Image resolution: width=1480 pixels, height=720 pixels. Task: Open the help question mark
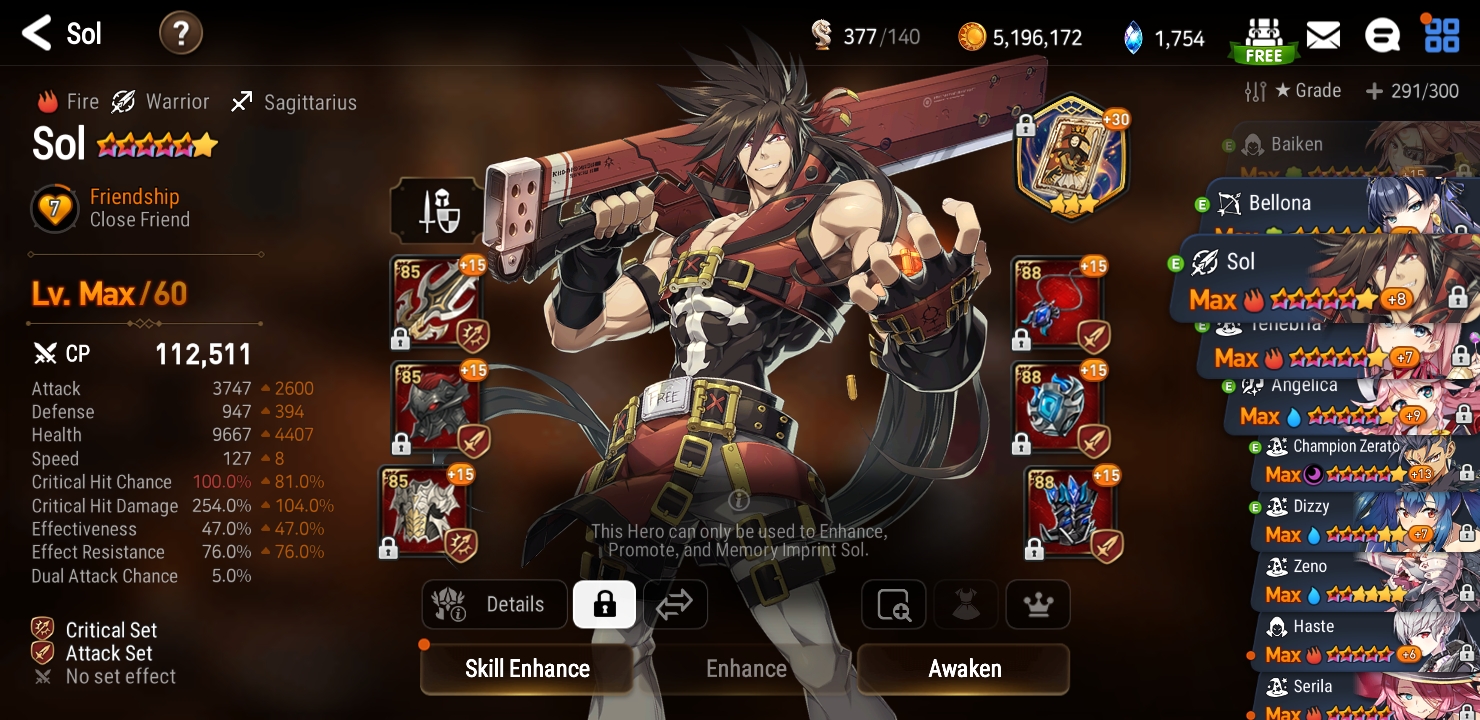point(181,34)
